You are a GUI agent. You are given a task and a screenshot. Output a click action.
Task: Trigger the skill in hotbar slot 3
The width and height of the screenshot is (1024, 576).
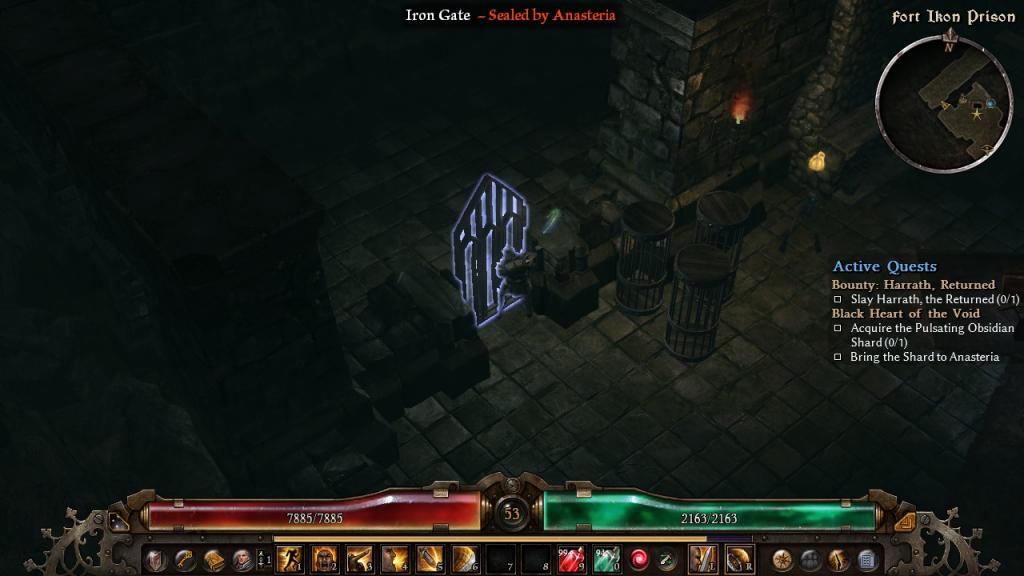[x=360, y=559]
